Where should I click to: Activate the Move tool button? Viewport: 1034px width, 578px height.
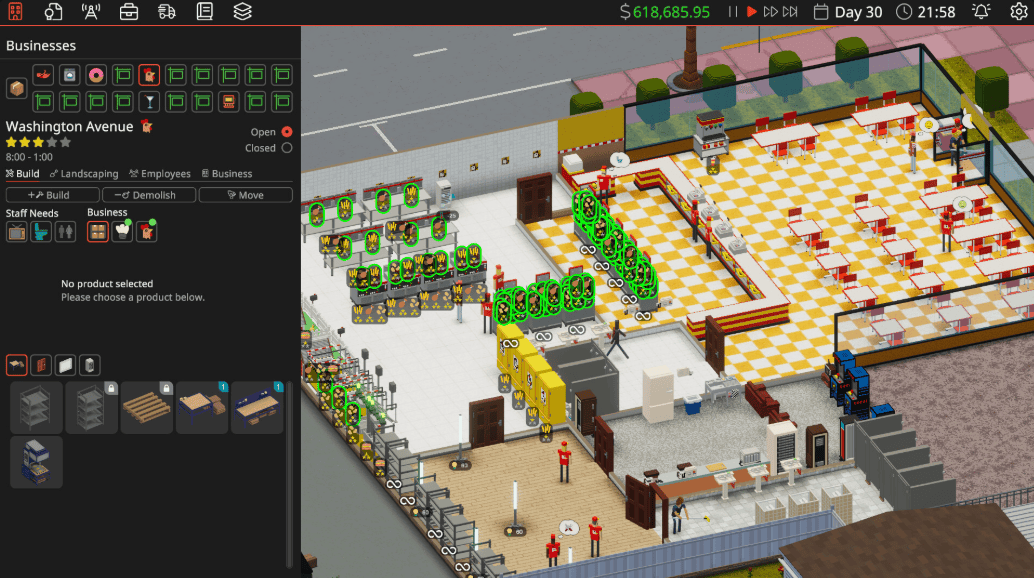245,195
